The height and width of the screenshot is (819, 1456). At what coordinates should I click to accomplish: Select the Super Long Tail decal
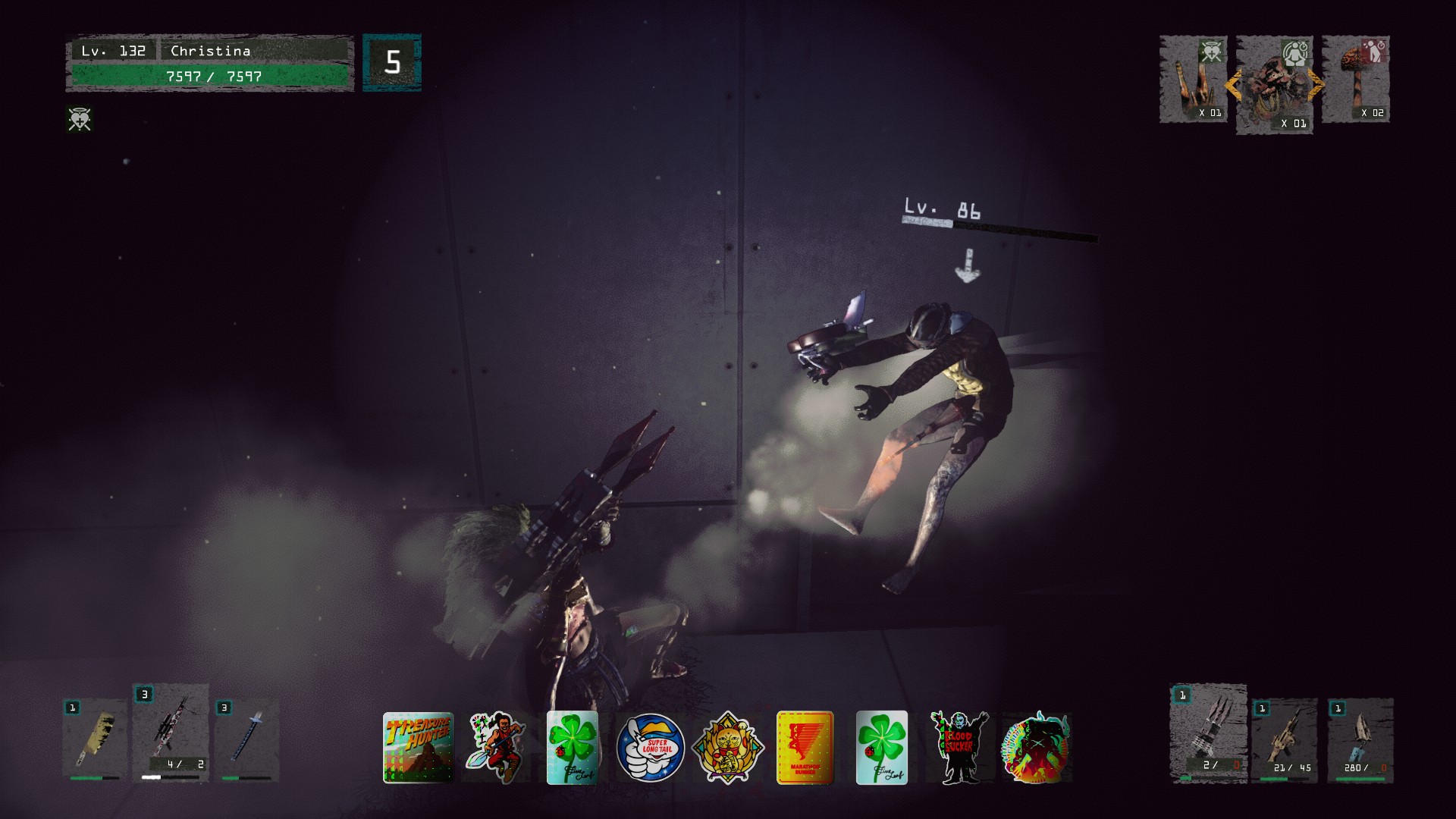coord(650,748)
